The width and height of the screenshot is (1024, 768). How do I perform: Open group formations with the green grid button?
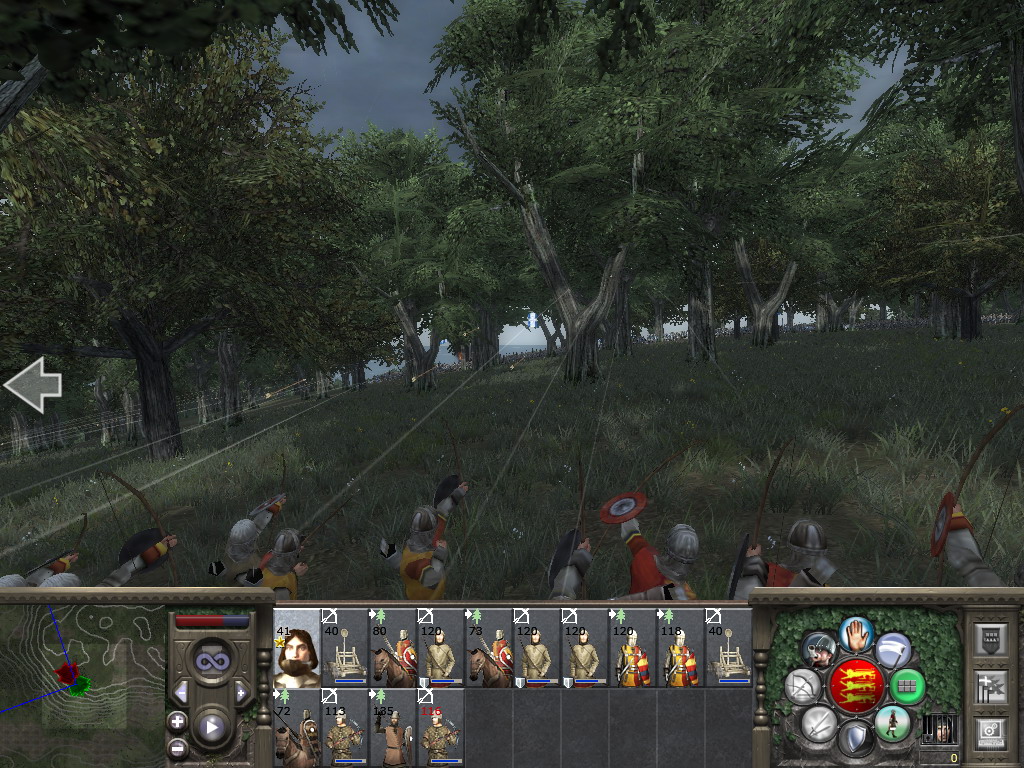(907, 687)
